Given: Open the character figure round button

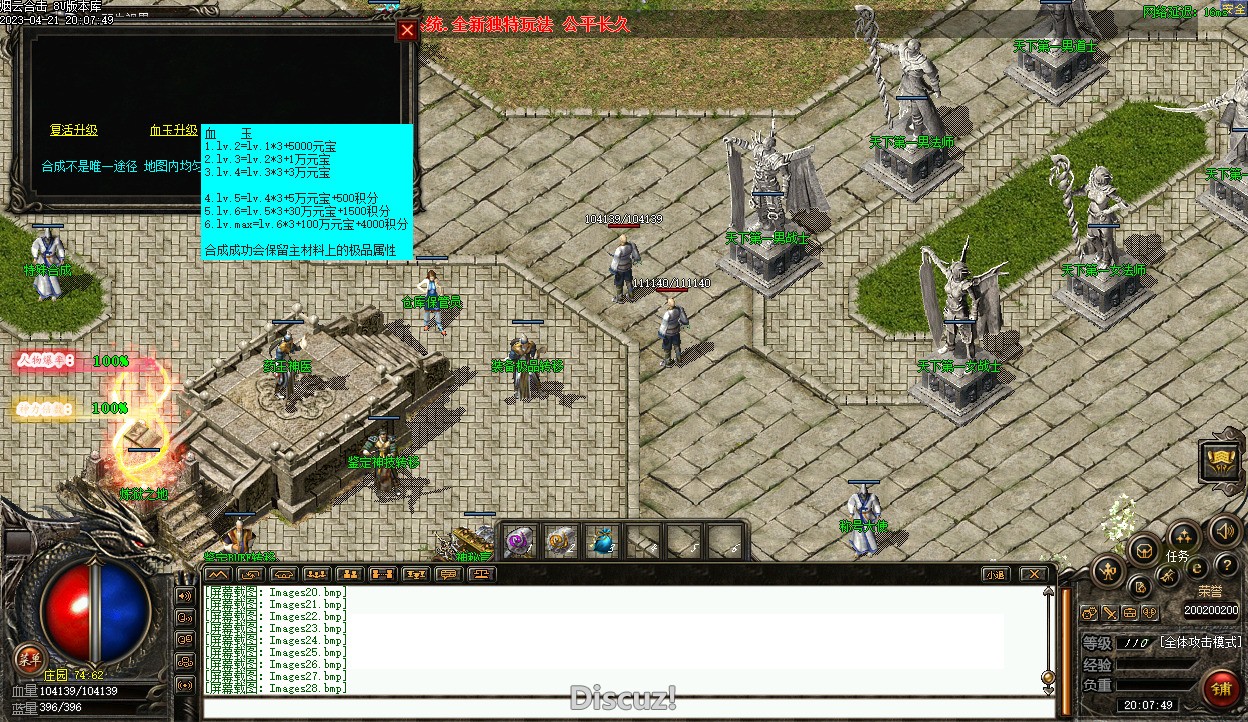Looking at the screenshot, I should tap(1108, 572).
